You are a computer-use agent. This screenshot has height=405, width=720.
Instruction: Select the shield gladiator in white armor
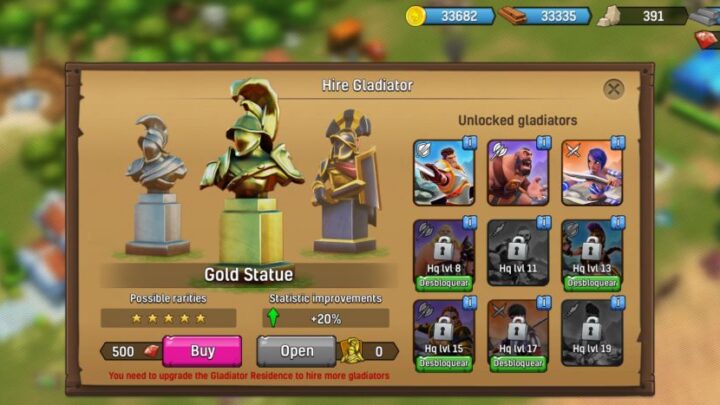pos(444,172)
